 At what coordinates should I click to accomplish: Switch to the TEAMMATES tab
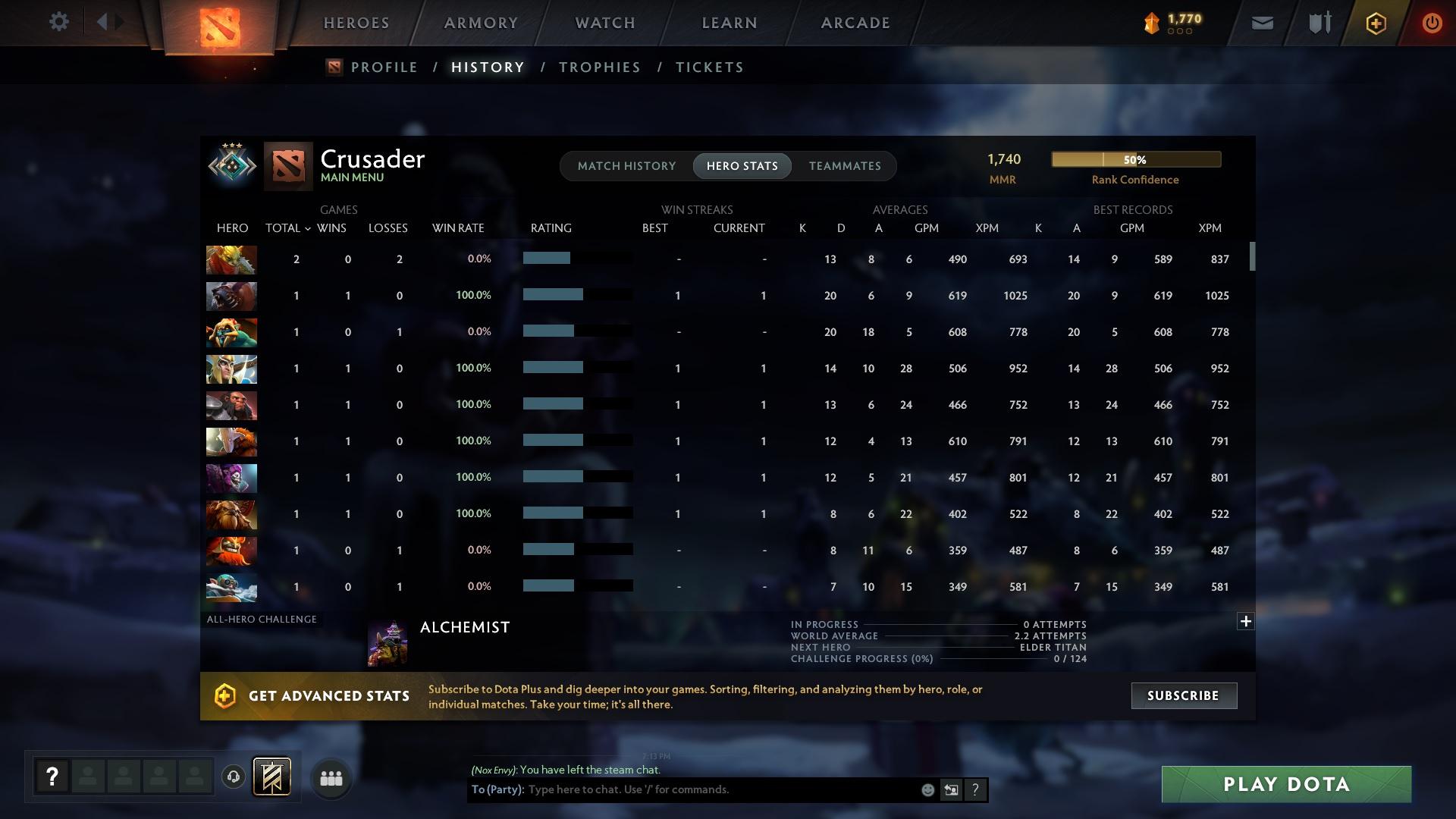845,165
